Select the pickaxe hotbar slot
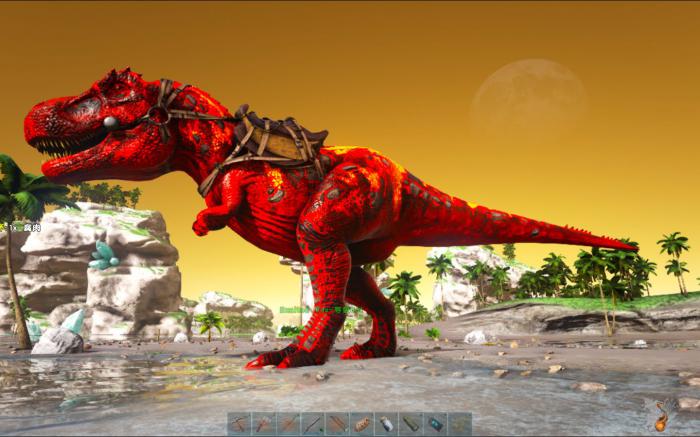700x437 pixels. click(x=239, y=423)
